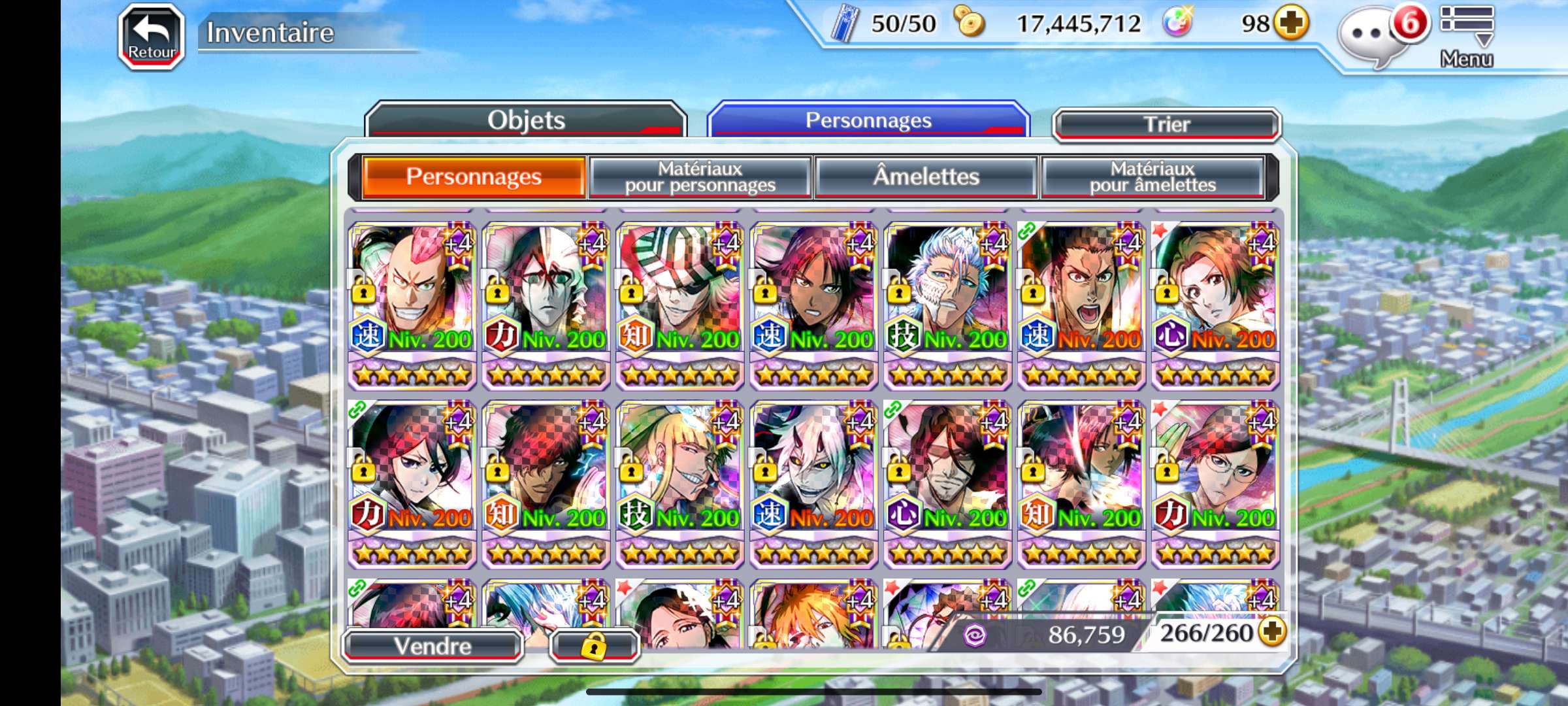The image size is (1568, 706).
Task: Open the Objets tab
Action: 526,121
